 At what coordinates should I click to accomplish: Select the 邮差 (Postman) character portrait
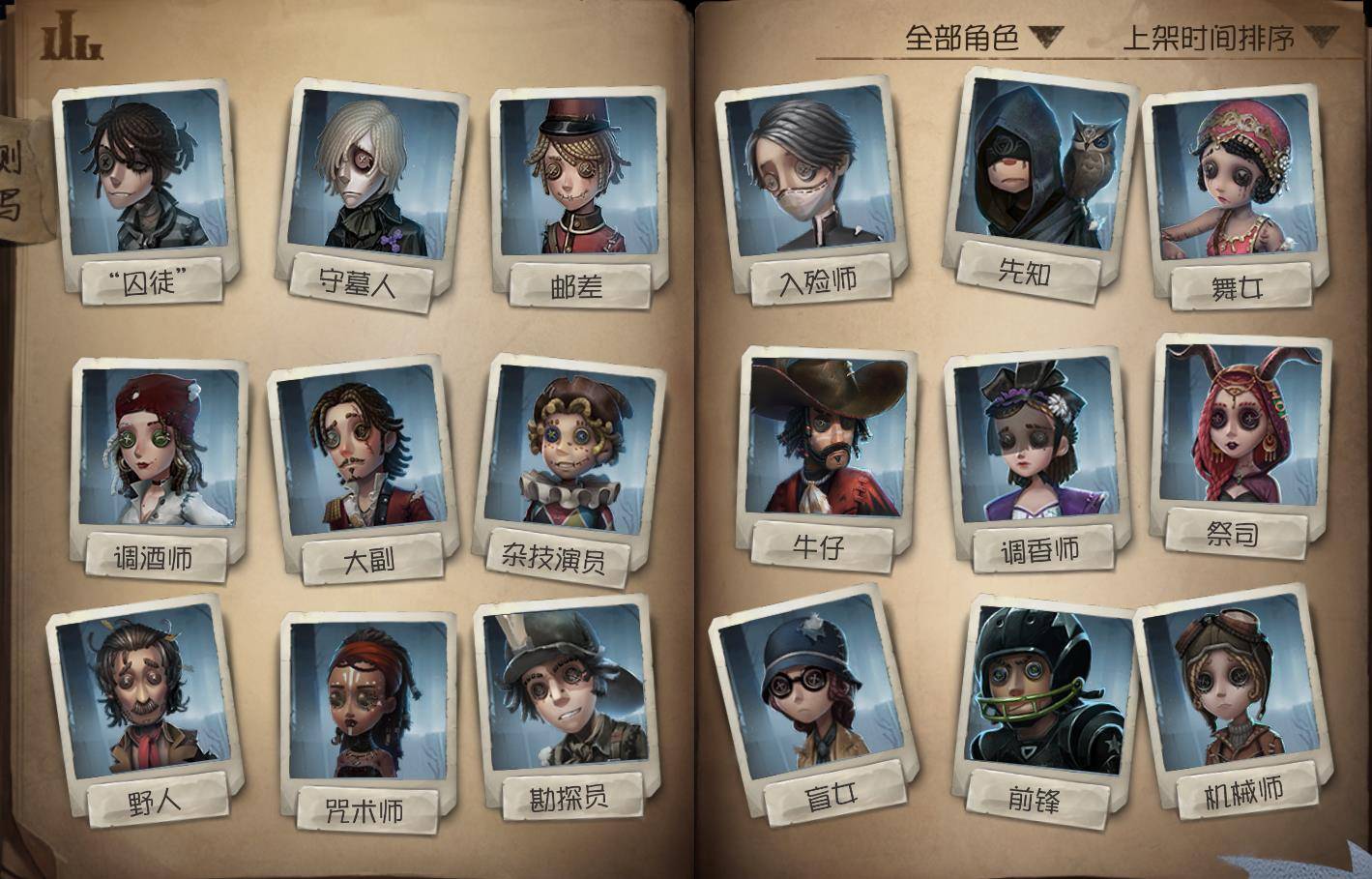coord(570,174)
